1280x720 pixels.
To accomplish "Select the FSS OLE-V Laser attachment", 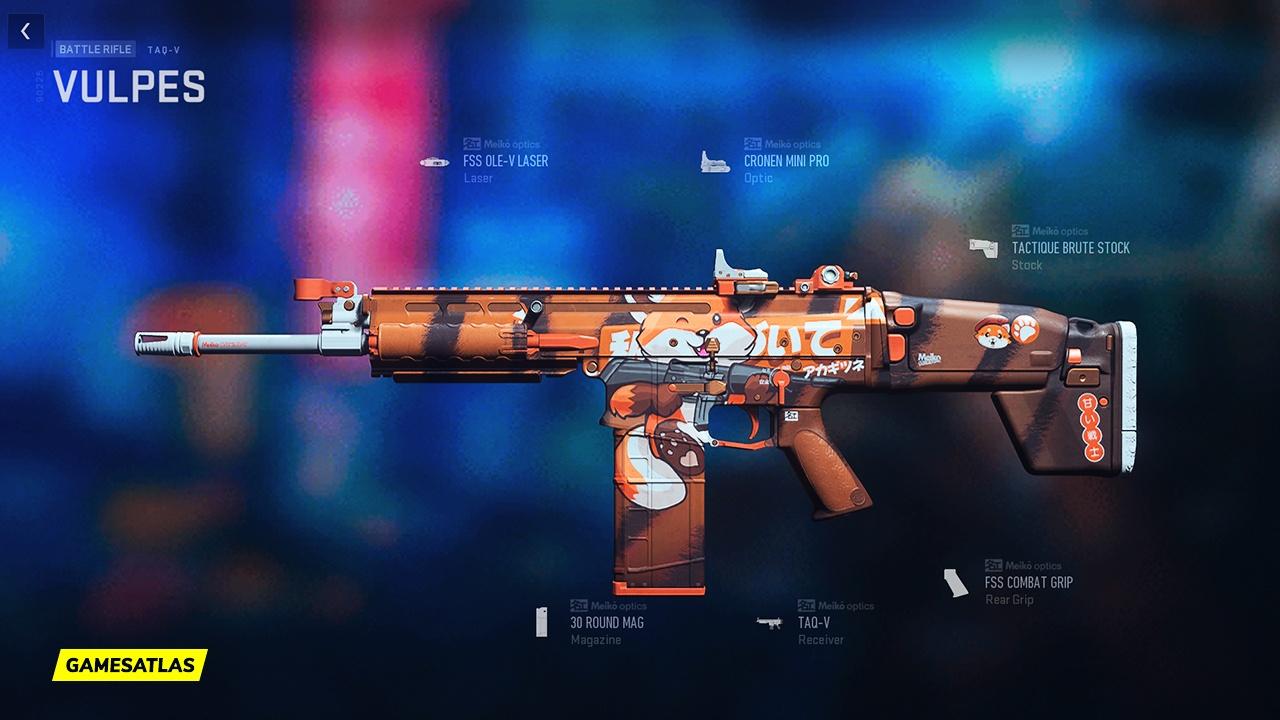I will pyautogui.click(x=505, y=161).
